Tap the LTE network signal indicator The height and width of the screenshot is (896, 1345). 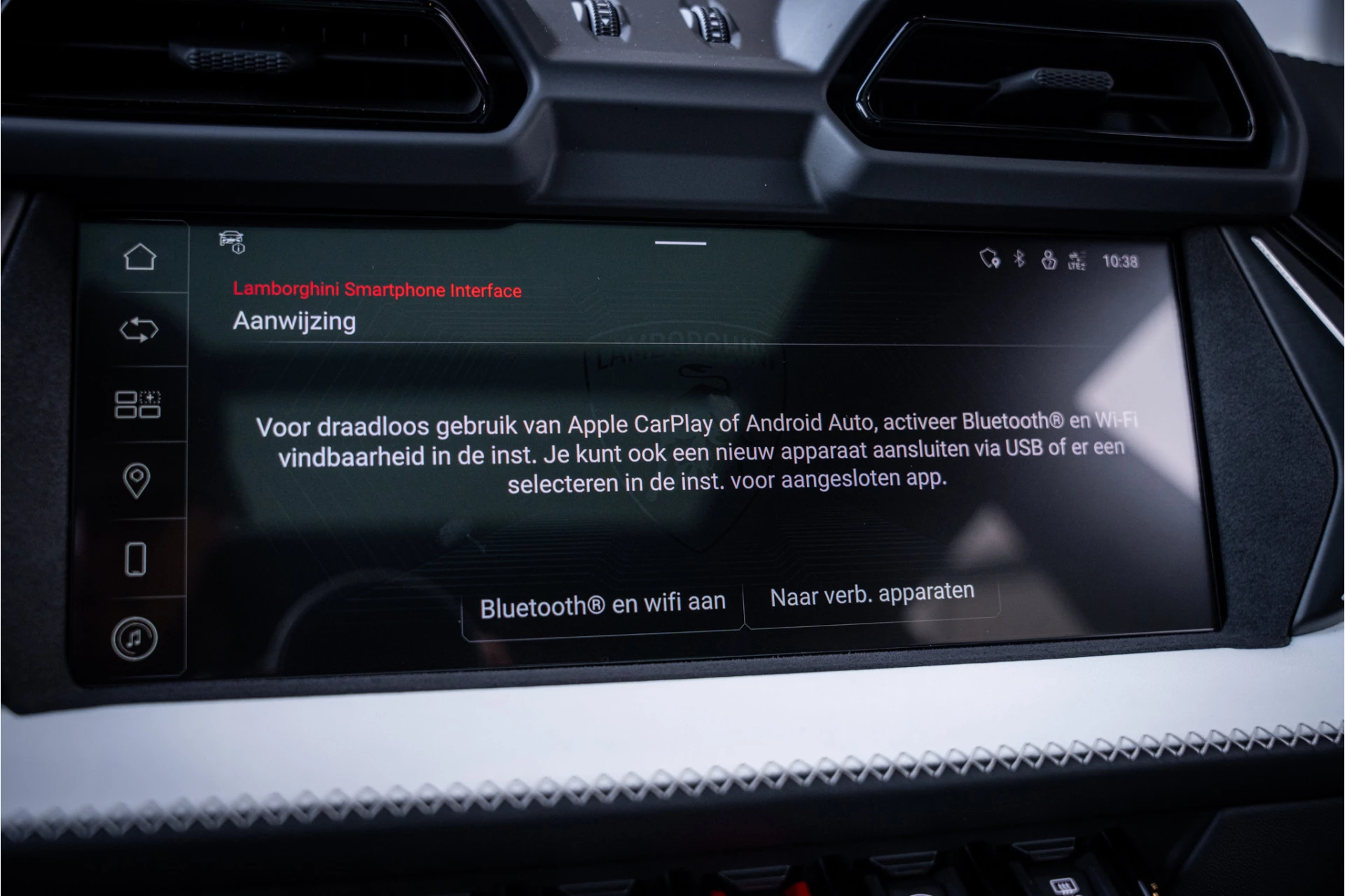pyautogui.click(x=1076, y=259)
